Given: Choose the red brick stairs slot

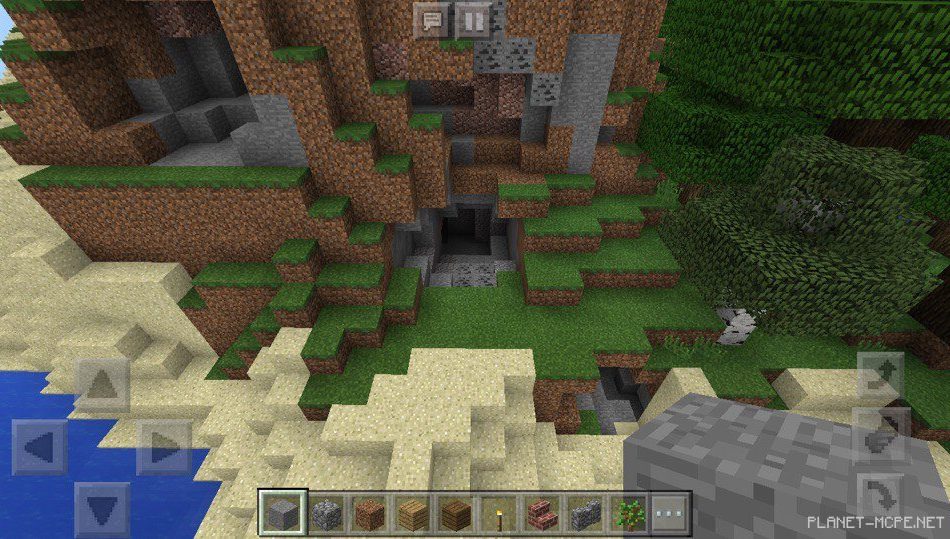Looking at the screenshot, I should point(541,514).
